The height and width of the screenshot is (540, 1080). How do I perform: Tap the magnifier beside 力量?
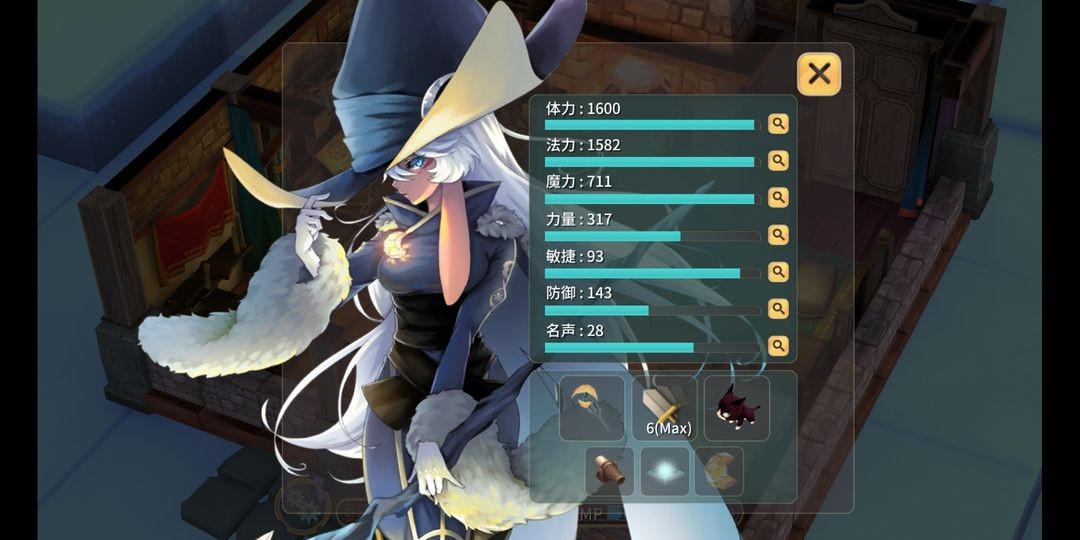[x=778, y=235]
